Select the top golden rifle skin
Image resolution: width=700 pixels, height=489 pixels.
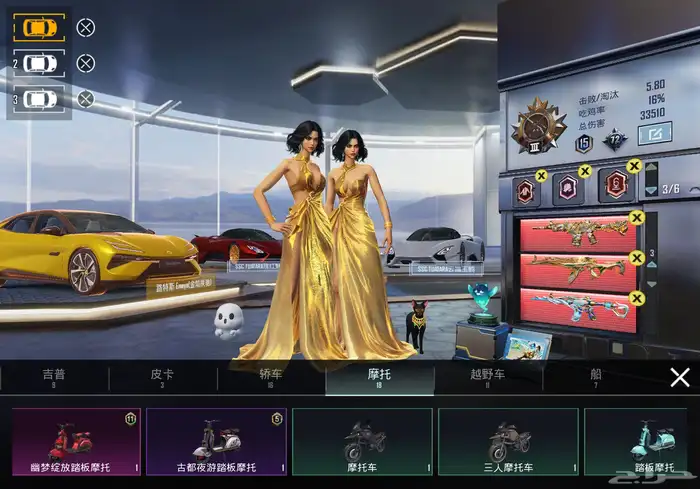pos(577,234)
